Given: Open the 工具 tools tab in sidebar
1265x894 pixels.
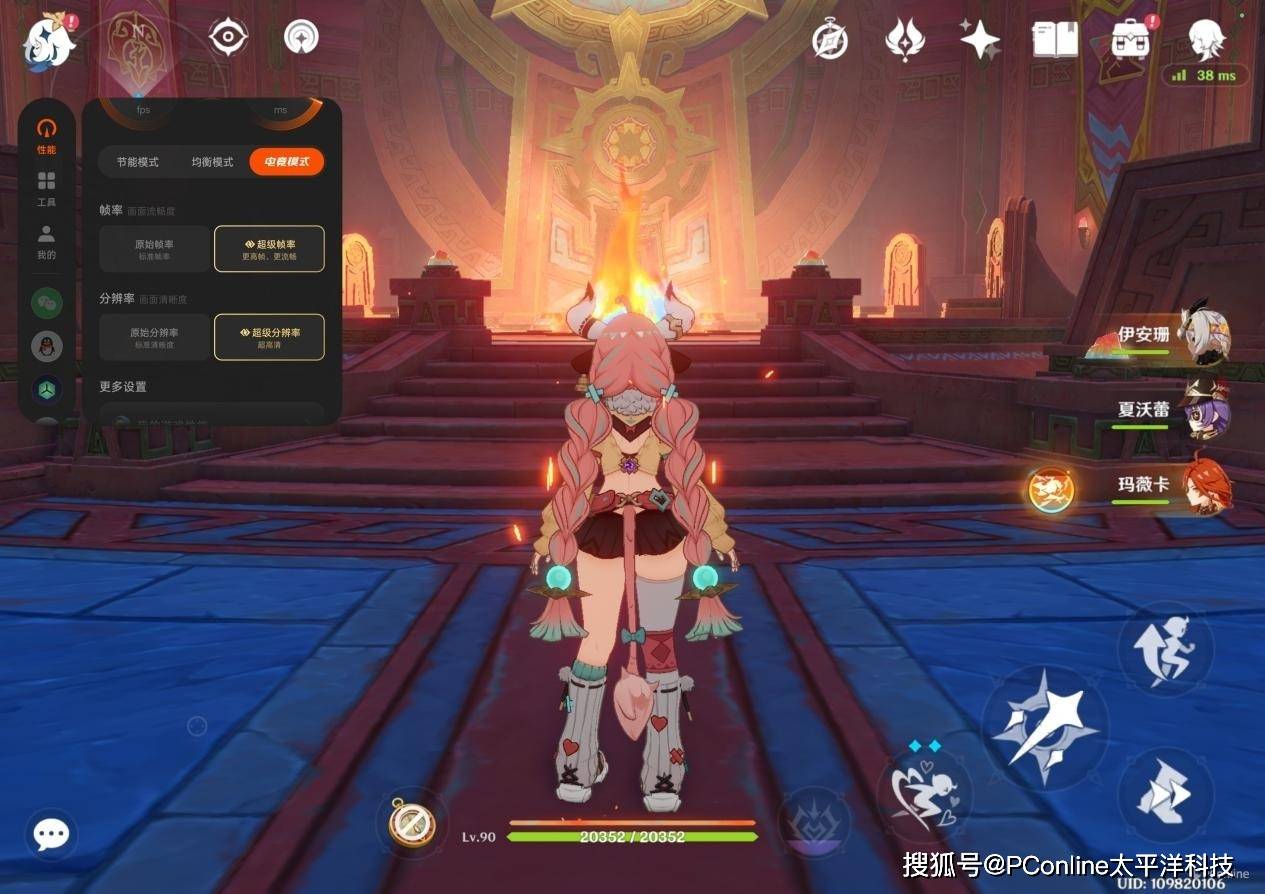Looking at the screenshot, I should click(x=46, y=188).
